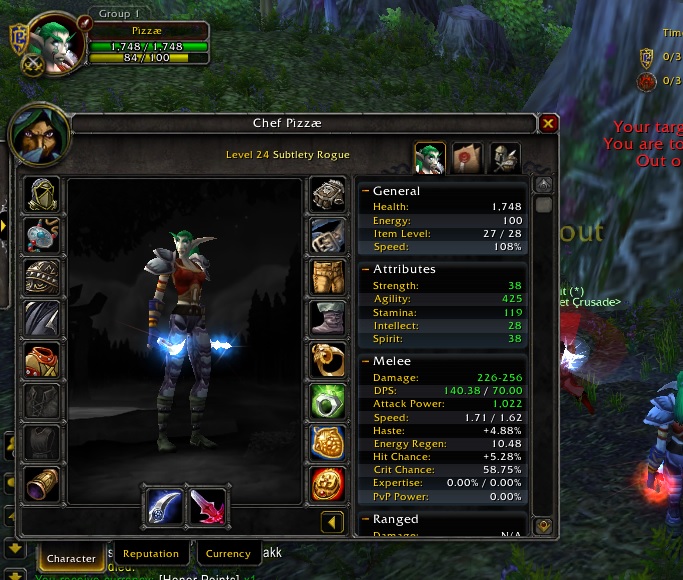Select the tan leg armor slot
683x580 pixels.
(328, 277)
